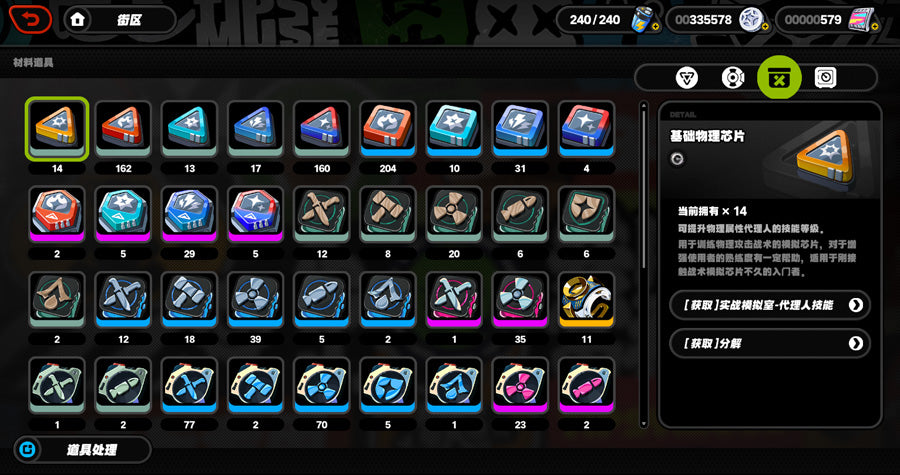This screenshot has width=900, height=475.
Task: Choose the square fire chip with 204
Action: (x=388, y=129)
